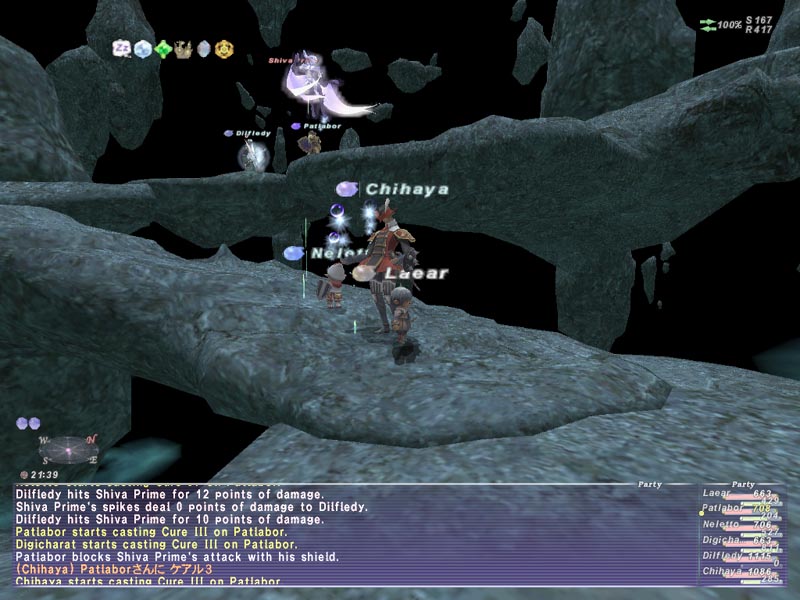Click the compass in the lower left

click(69, 450)
